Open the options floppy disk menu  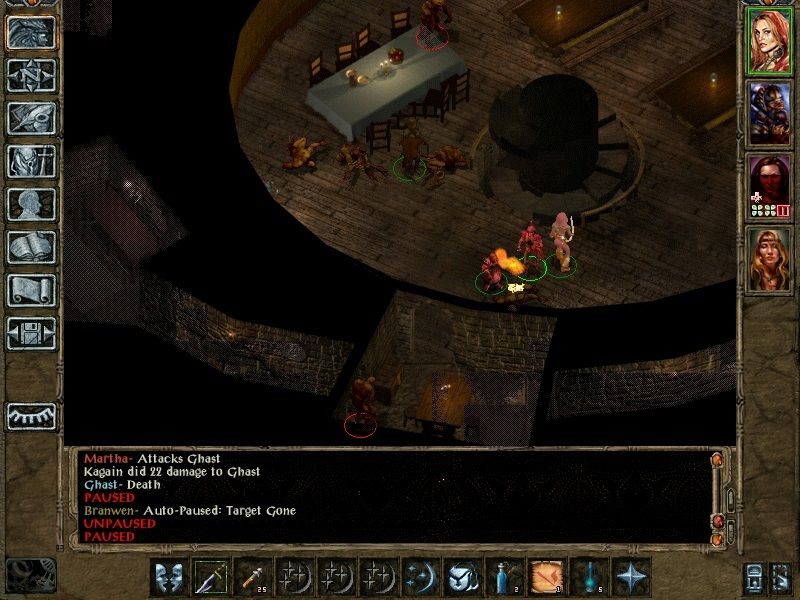(31, 332)
